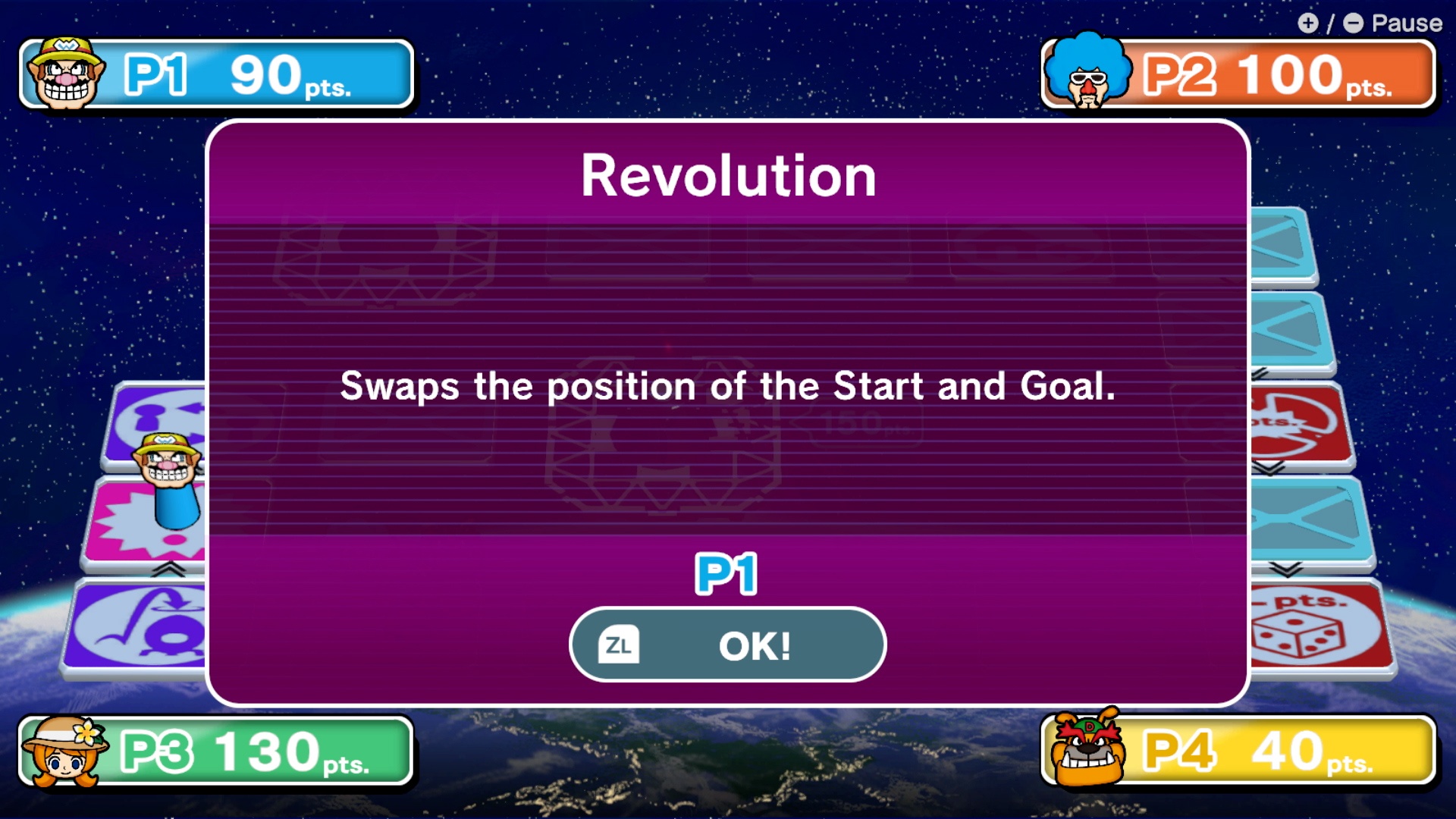The width and height of the screenshot is (1456, 819).
Task: Click the P1 turn label above OK
Action: pyautogui.click(x=727, y=574)
